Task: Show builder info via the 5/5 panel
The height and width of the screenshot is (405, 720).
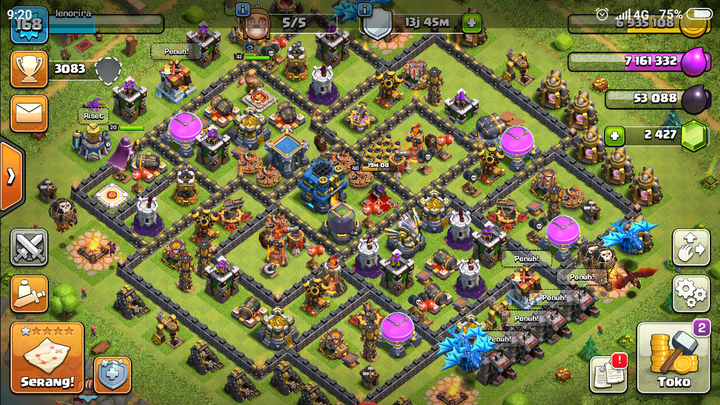Action: pos(283,22)
